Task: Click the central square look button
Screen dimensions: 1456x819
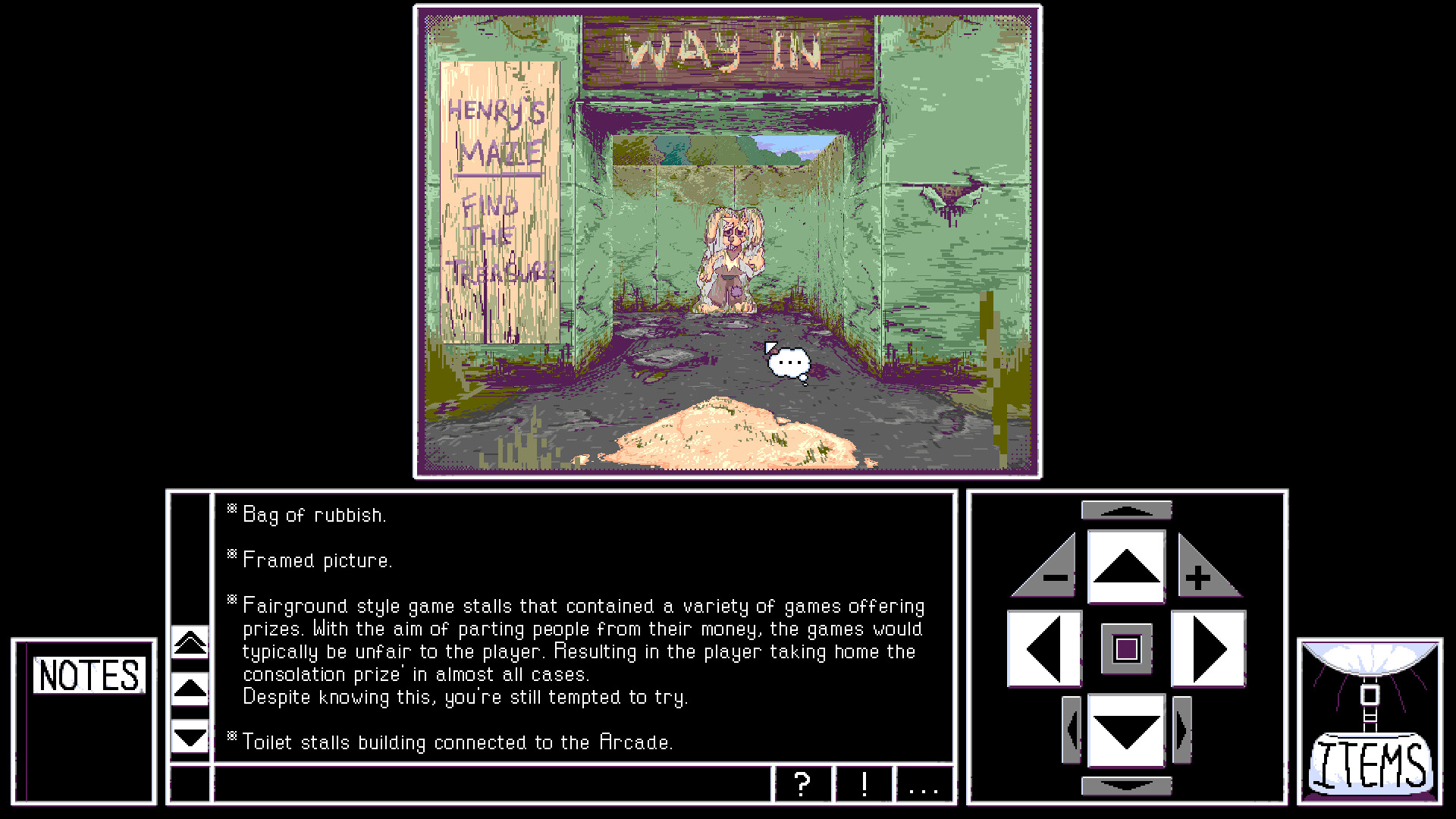Action: (1125, 648)
